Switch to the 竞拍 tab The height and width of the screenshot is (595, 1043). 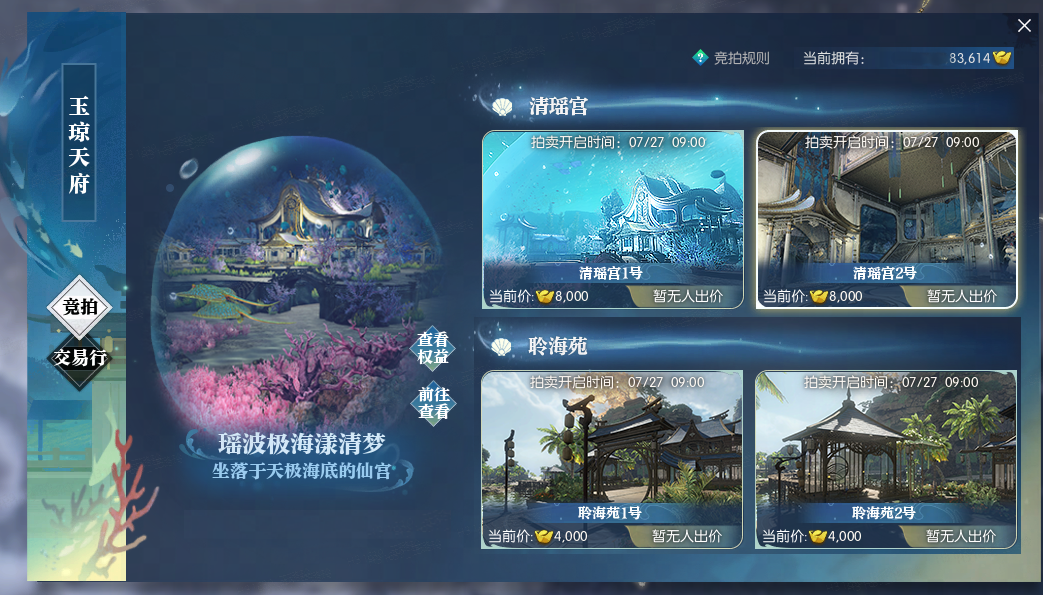point(80,307)
